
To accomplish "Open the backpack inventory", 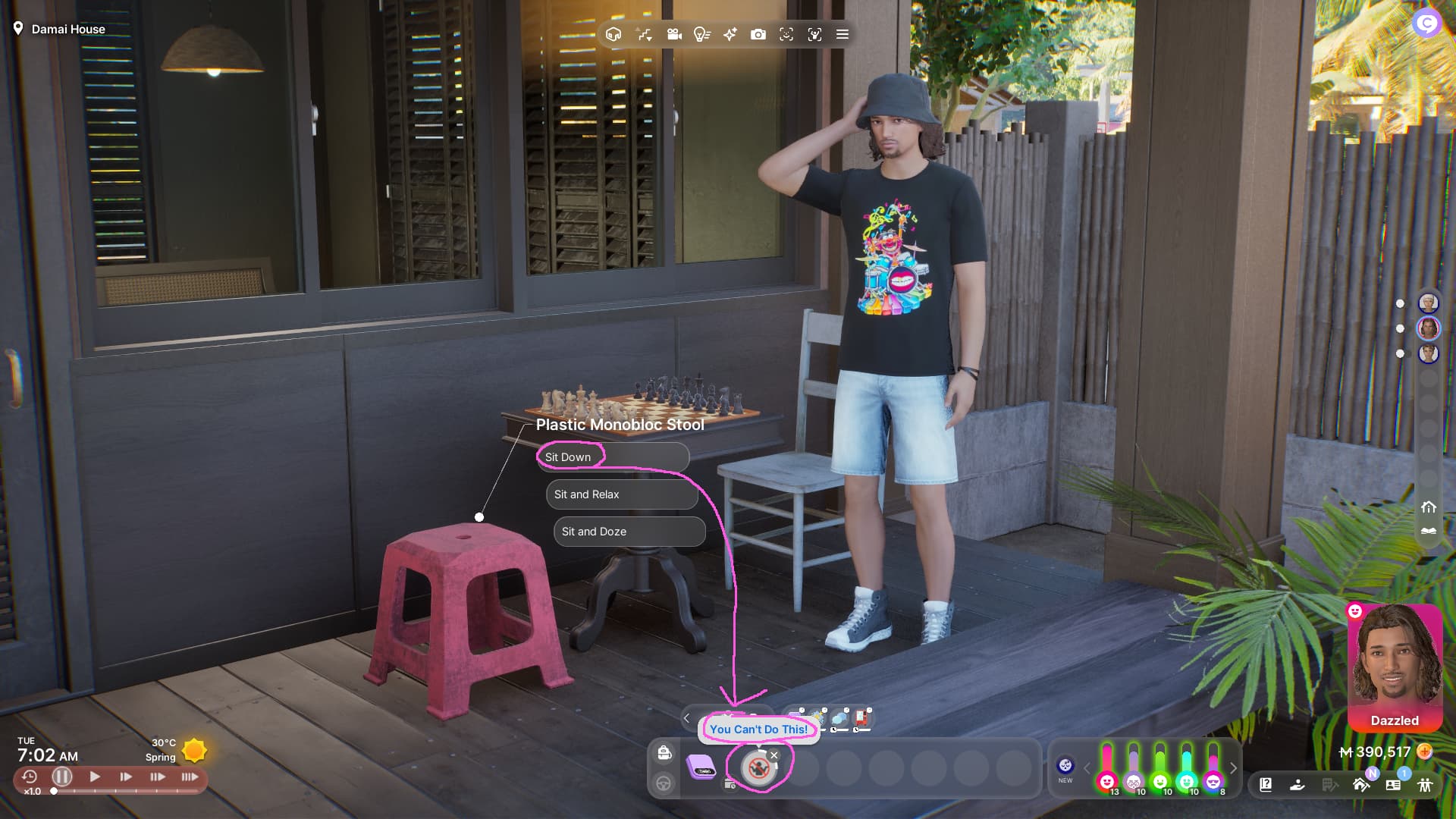I will tap(664, 752).
